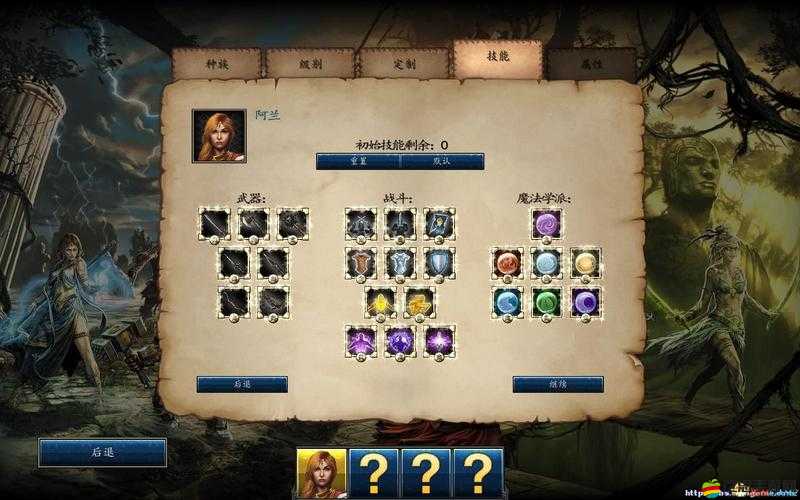This screenshot has height=500, width=800.
Task: Choose the silver plate armor combat skill
Action: point(400,263)
